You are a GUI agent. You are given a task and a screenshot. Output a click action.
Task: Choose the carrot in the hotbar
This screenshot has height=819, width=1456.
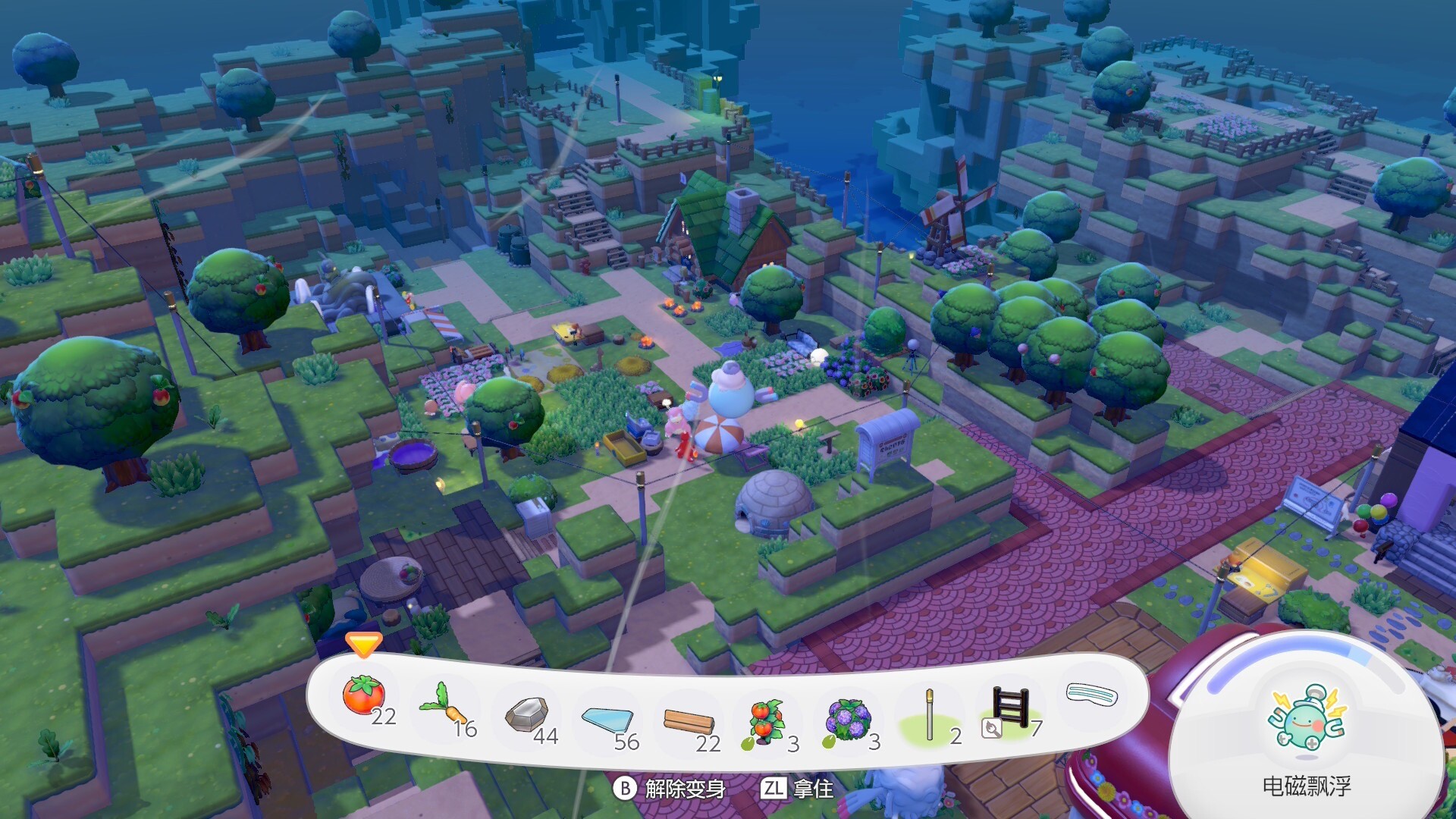(x=444, y=706)
